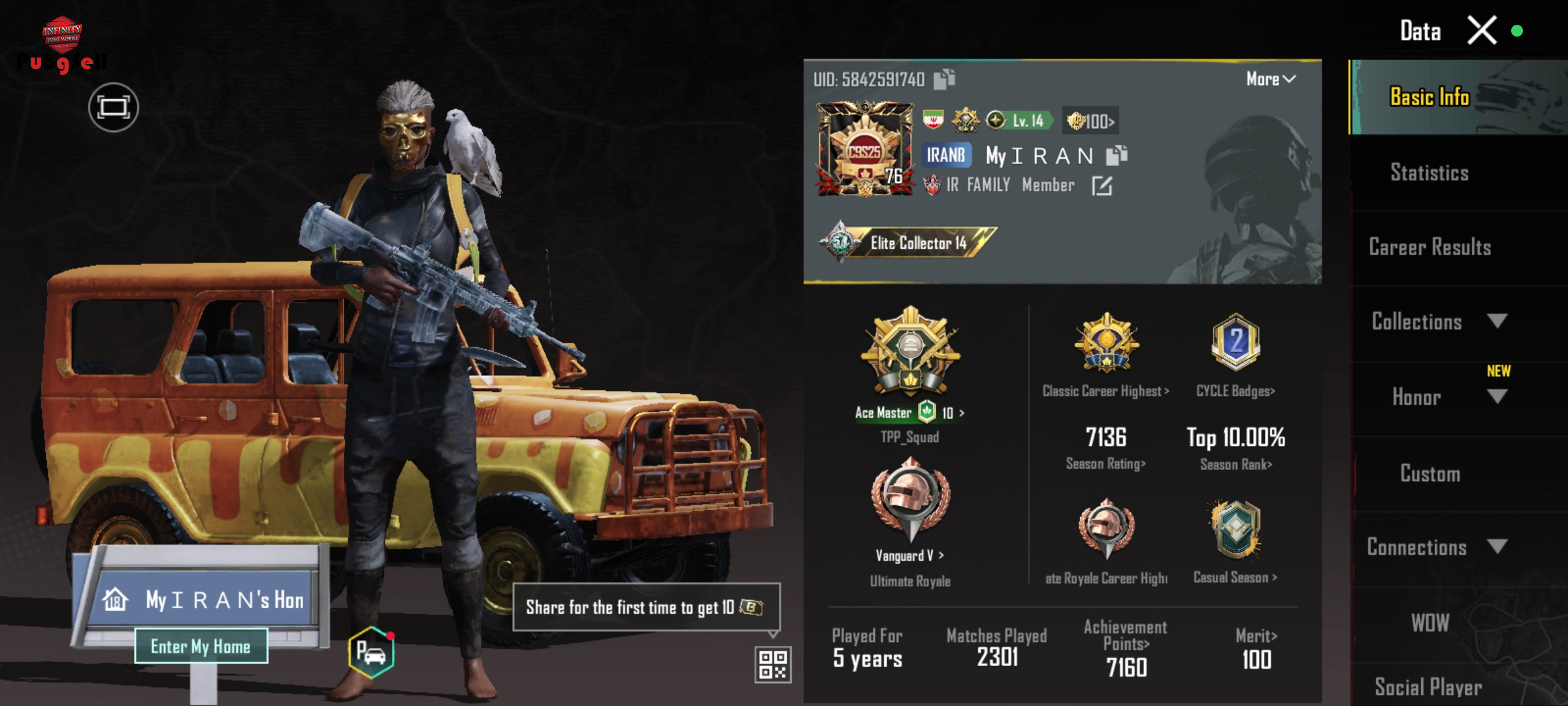Show CYCLE Badges
The width and height of the screenshot is (1568, 706).
tap(1235, 391)
